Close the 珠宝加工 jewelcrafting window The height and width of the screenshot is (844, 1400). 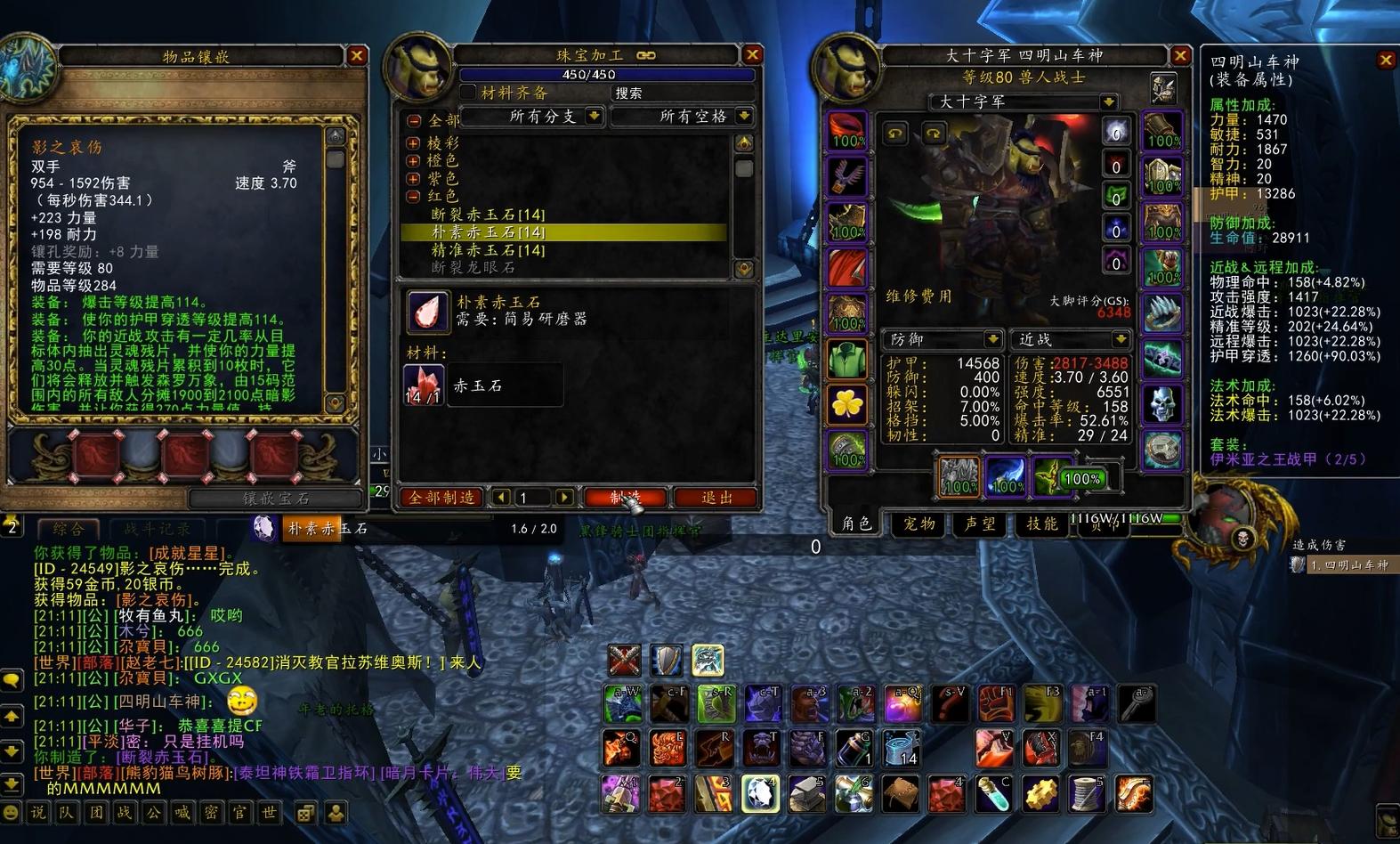(x=752, y=55)
